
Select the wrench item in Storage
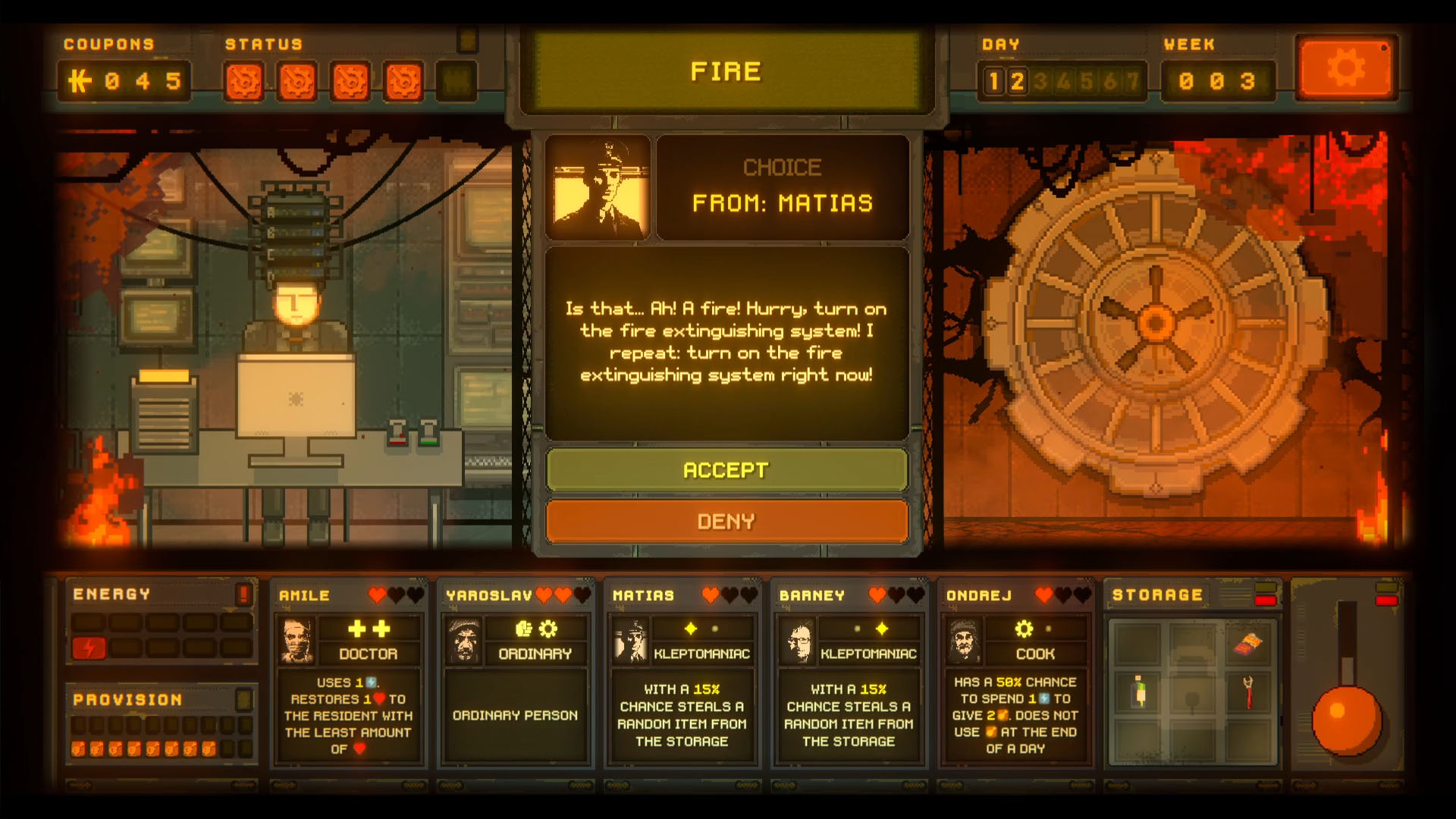[x=1248, y=692]
